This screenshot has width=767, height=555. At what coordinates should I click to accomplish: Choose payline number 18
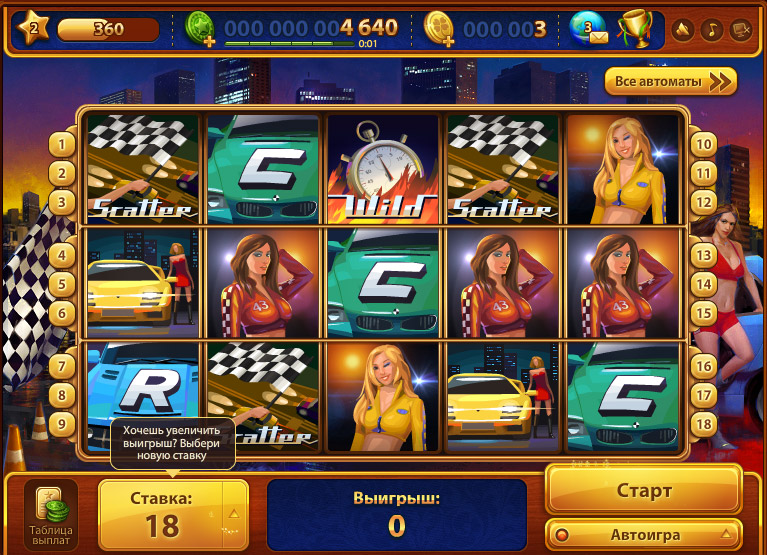click(x=703, y=423)
